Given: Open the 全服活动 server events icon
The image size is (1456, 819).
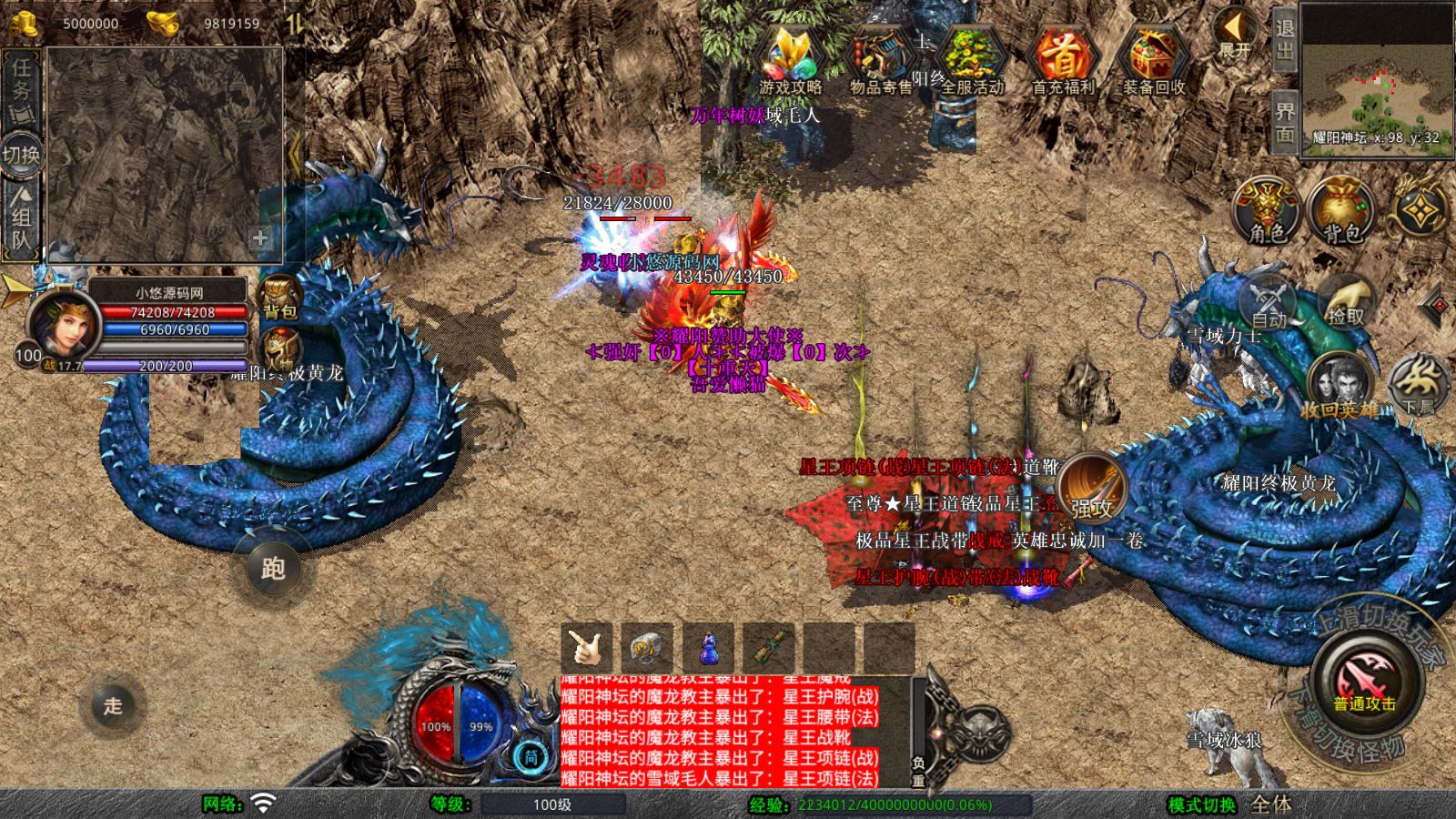Looking at the screenshot, I should pyautogui.click(x=972, y=59).
